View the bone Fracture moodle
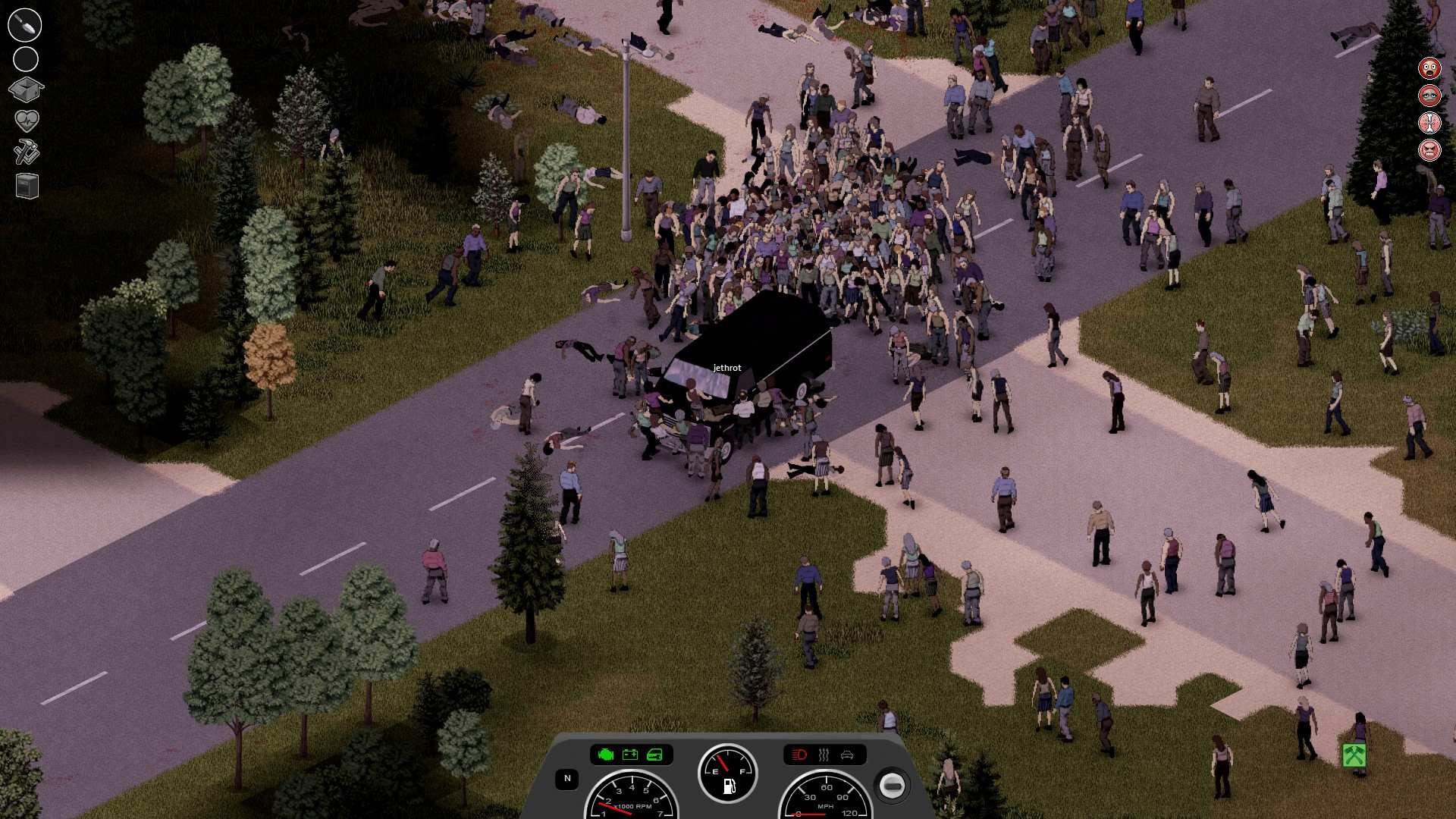The width and height of the screenshot is (1456, 819). (x=1429, y=122)
